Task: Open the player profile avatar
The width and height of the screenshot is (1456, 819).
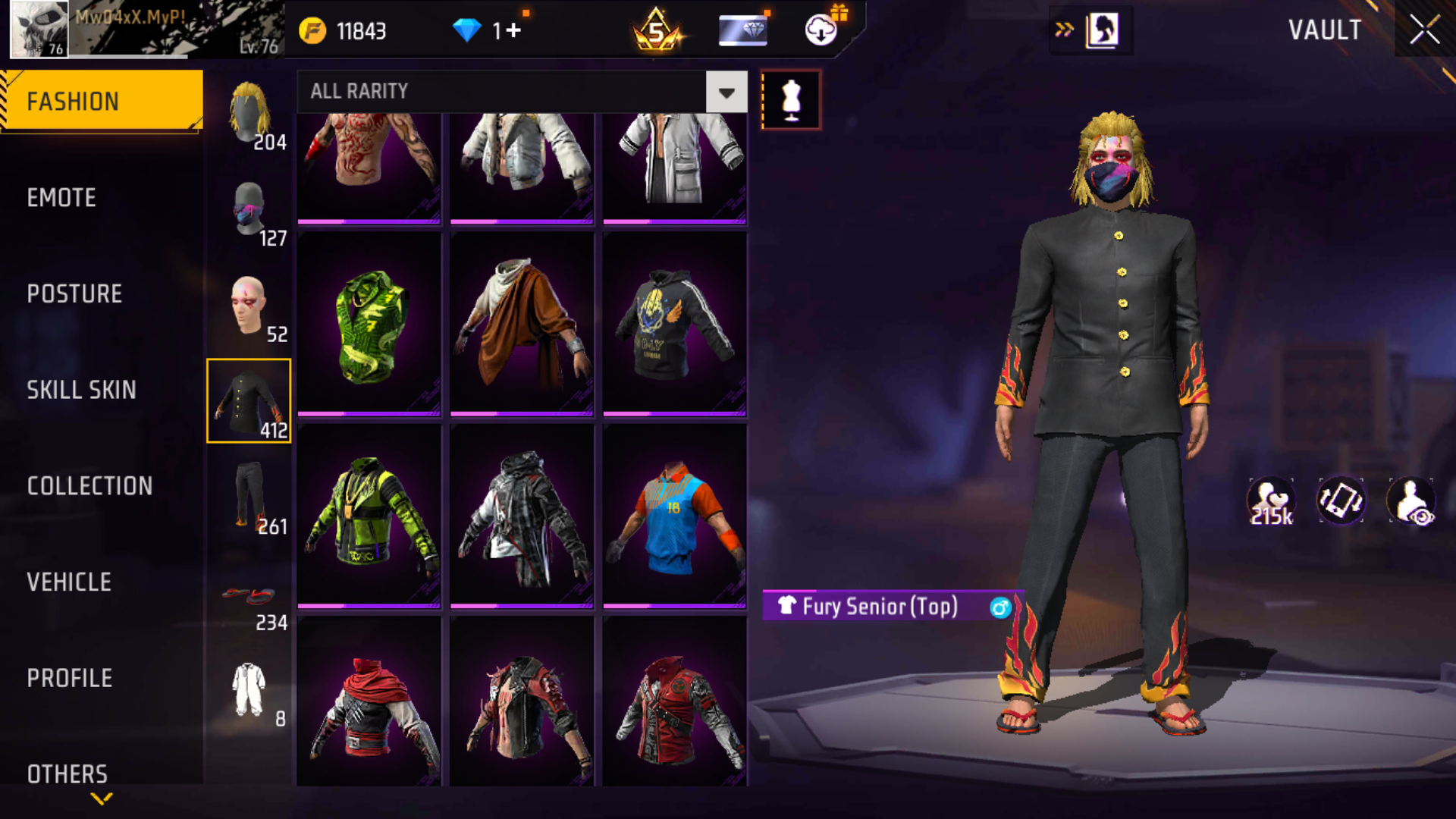Action: [x=39, y=30]
